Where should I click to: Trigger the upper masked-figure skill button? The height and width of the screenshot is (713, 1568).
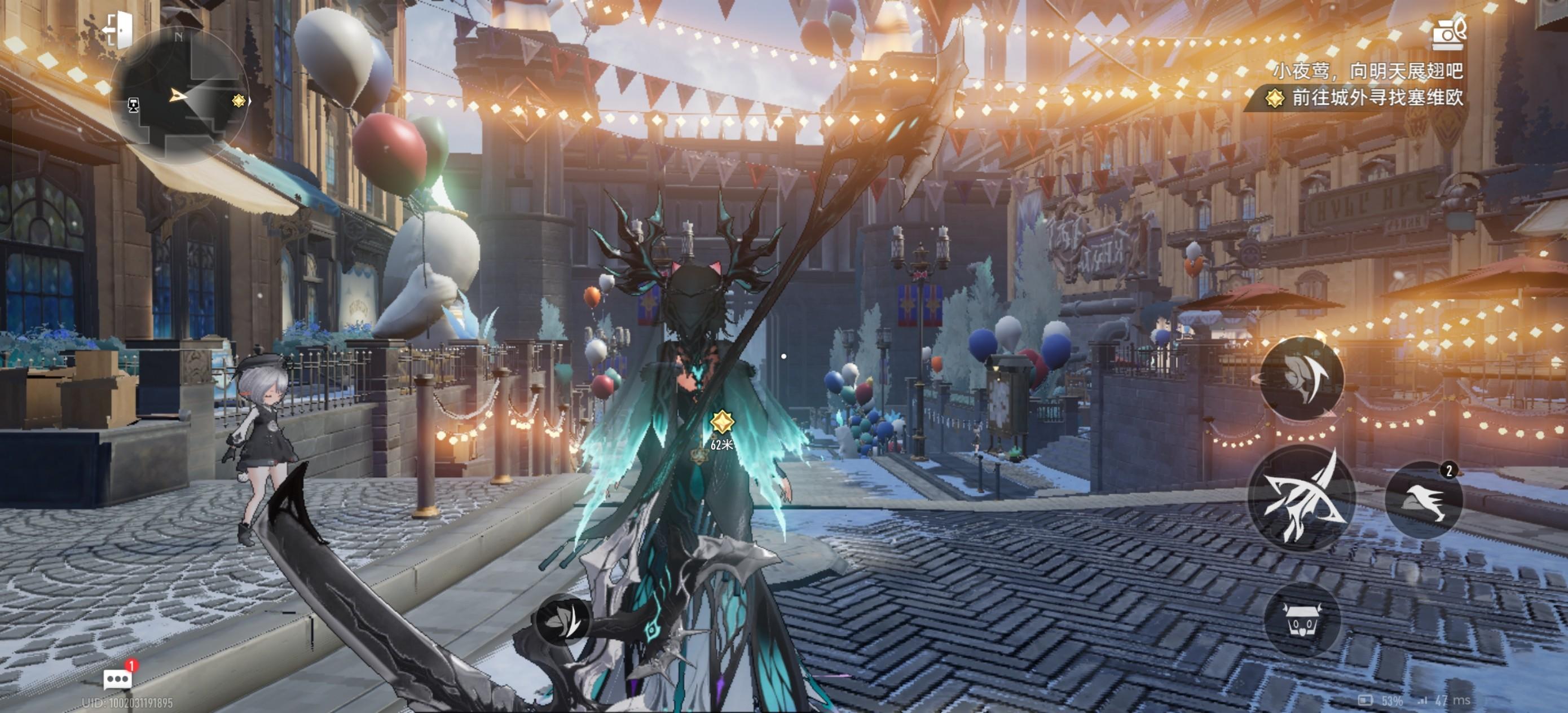click(1301, 378)
